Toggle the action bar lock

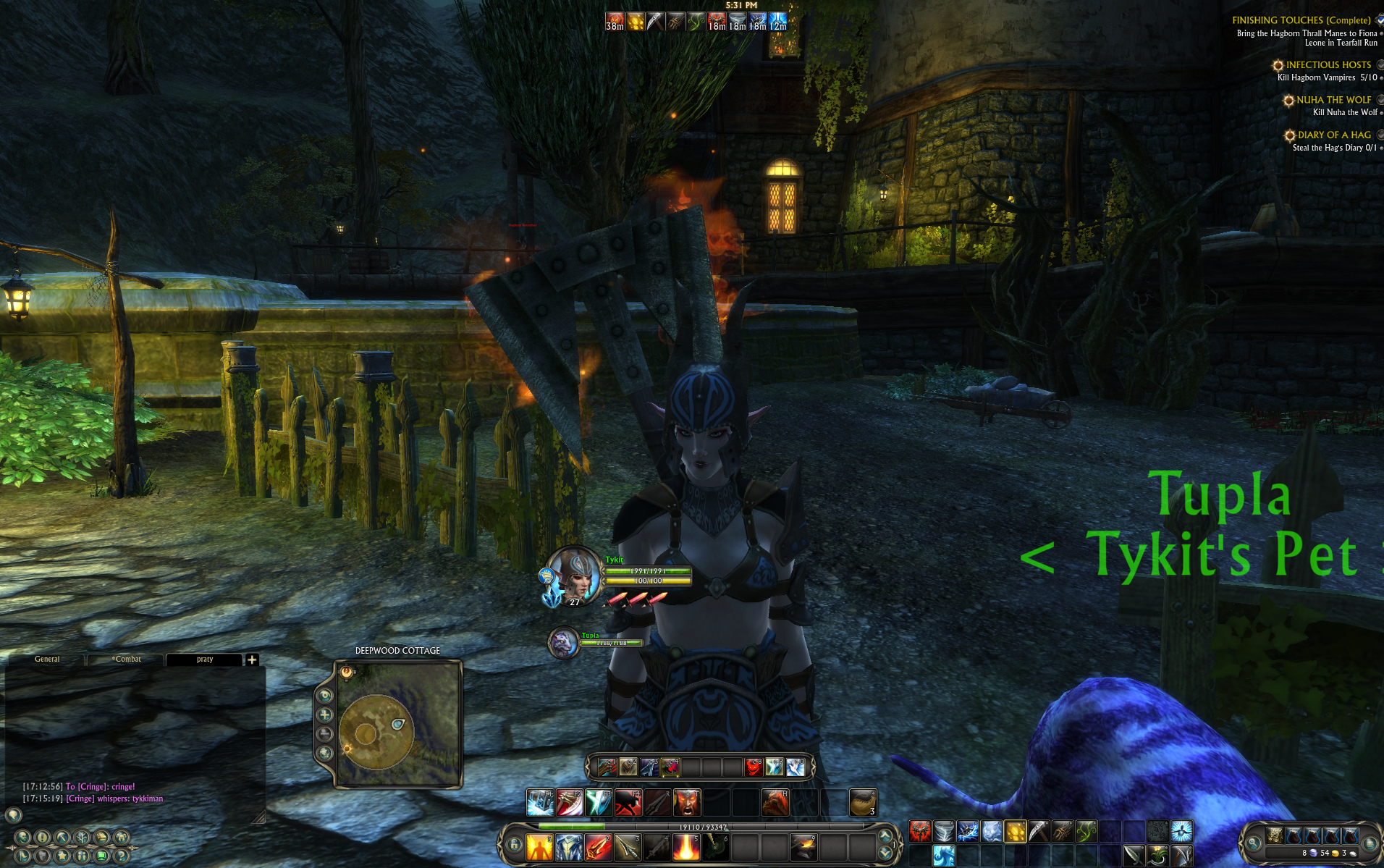click(x=515, y=844)
